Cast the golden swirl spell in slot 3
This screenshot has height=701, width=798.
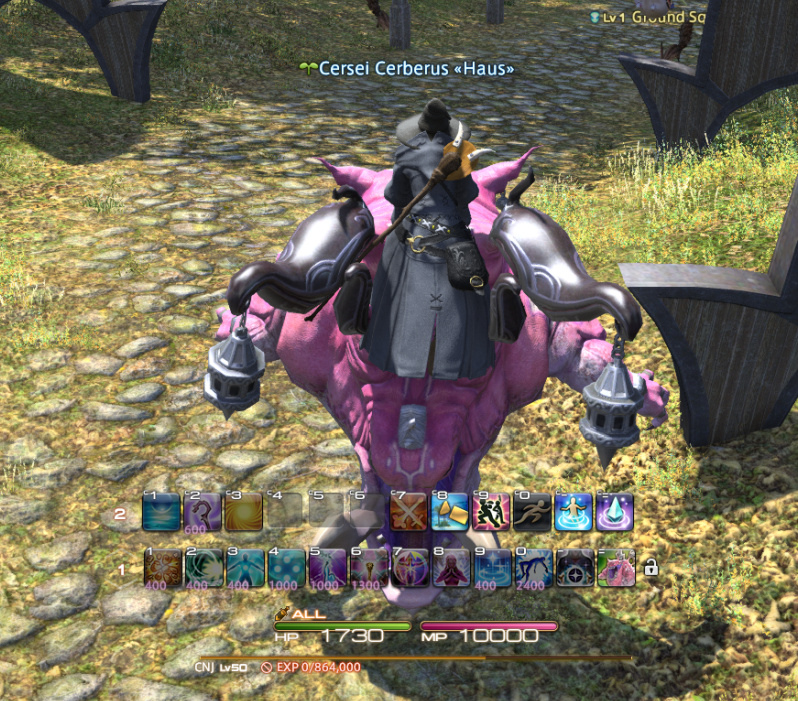[244, 512]
